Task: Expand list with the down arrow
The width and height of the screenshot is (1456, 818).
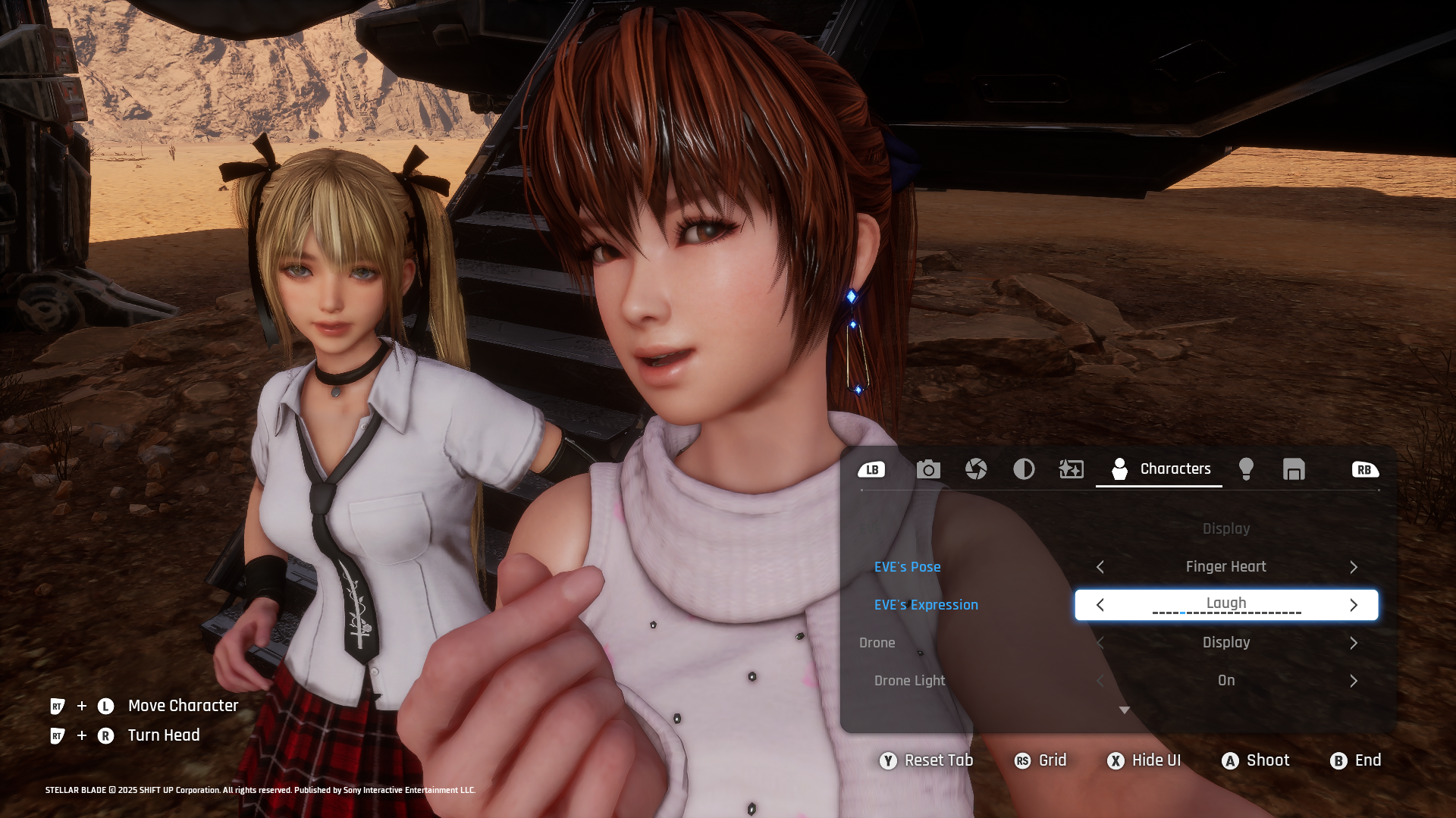Action: click(1125, 710)
